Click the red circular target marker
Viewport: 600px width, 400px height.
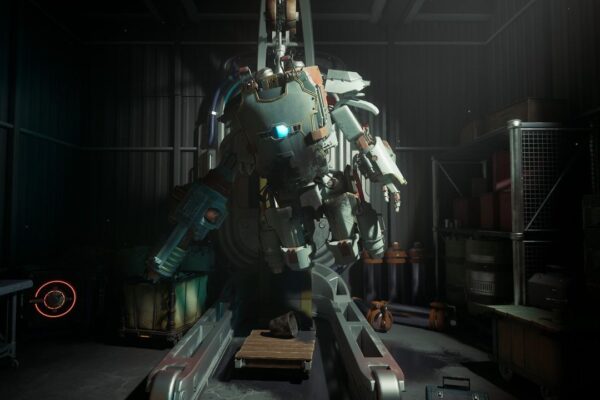tap(53, 297)
